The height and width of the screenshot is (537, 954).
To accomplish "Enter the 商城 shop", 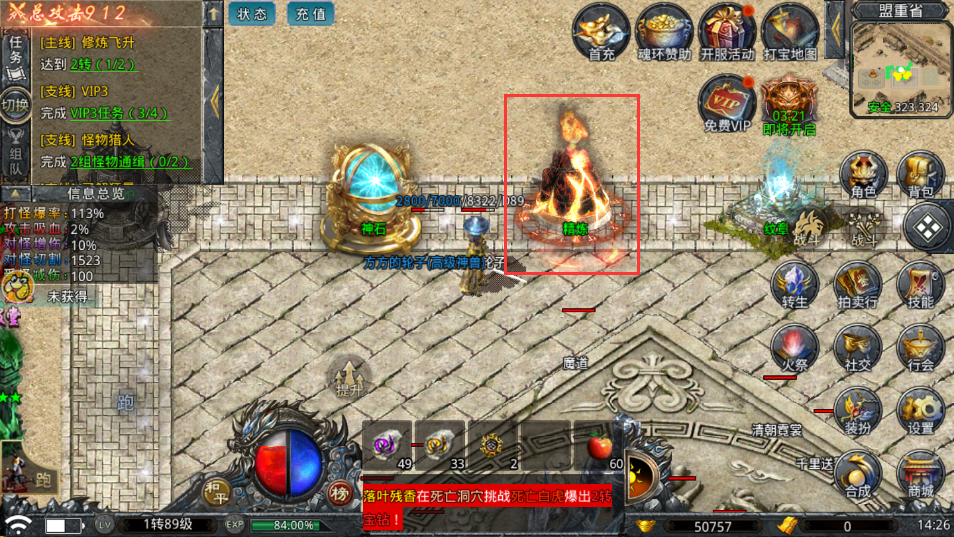I will (x=920, y=474).
